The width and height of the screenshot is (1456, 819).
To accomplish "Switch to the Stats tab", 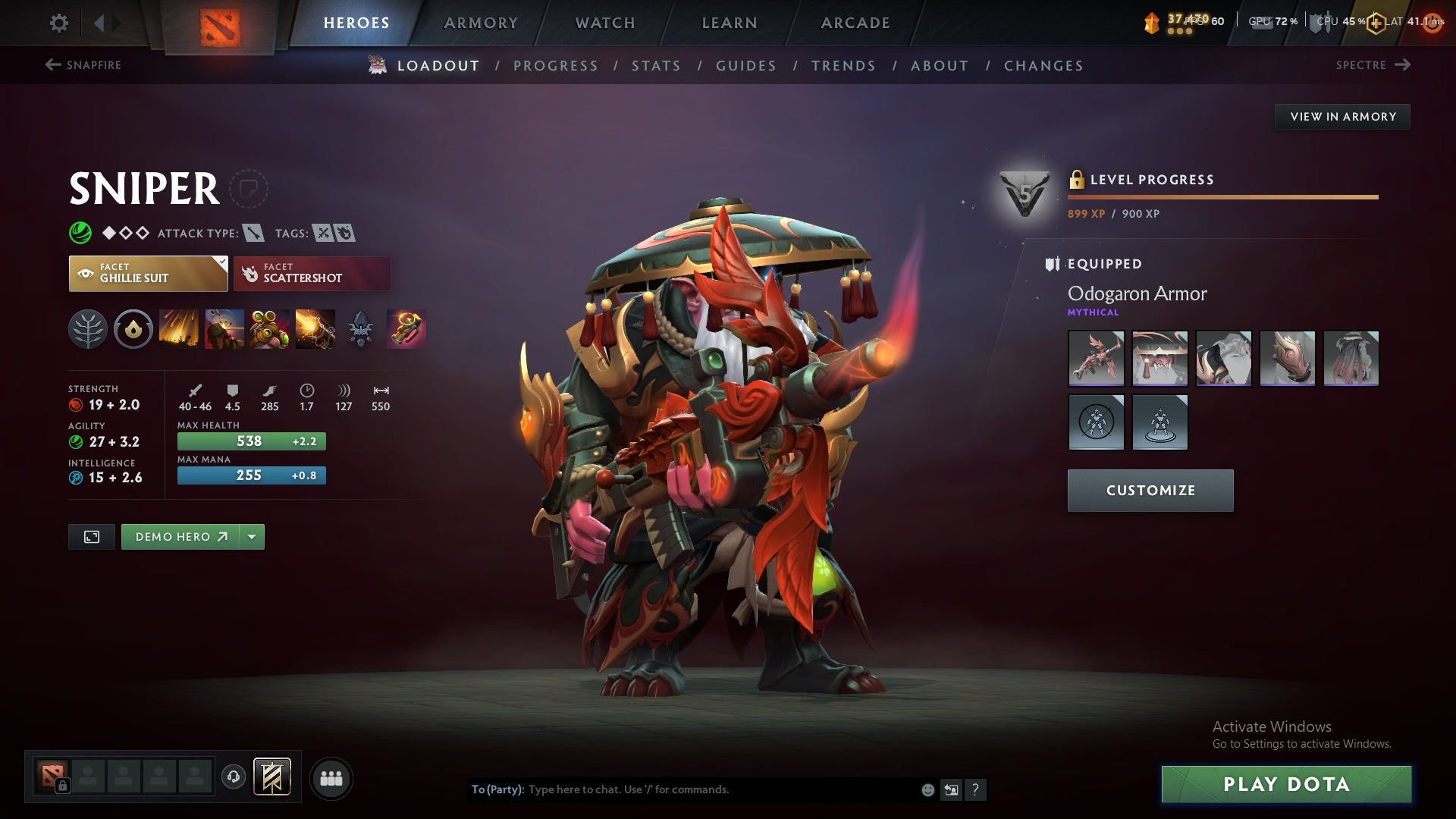I will click(x=657, y=66).
